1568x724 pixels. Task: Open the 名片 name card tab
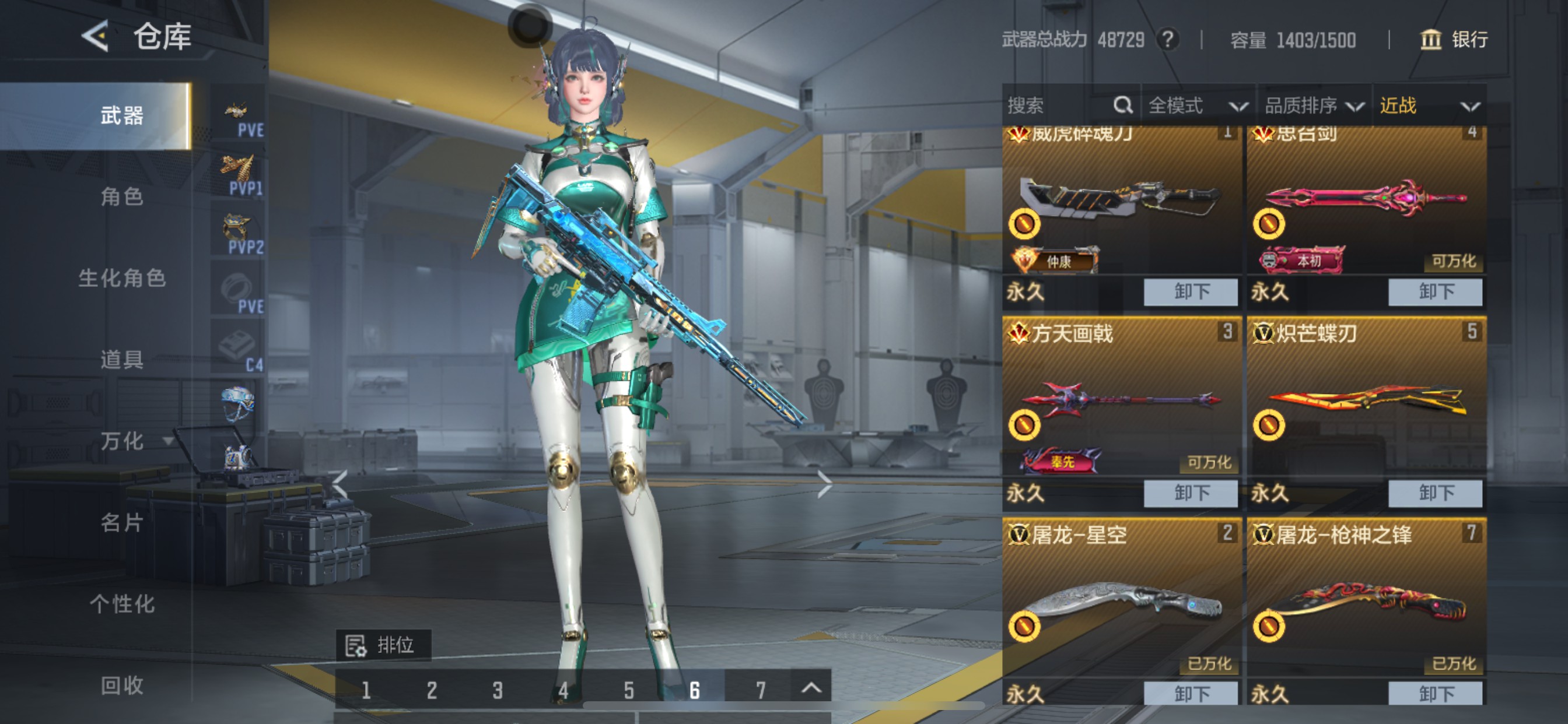[x=122, y=523]
